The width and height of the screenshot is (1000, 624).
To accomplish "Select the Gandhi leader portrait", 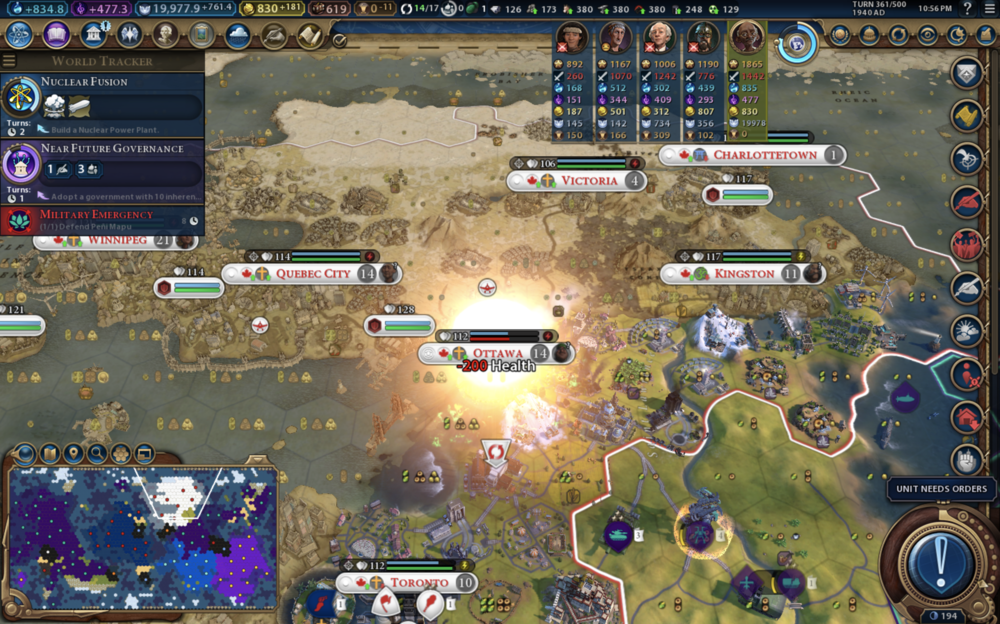I will tap(746, 38).
